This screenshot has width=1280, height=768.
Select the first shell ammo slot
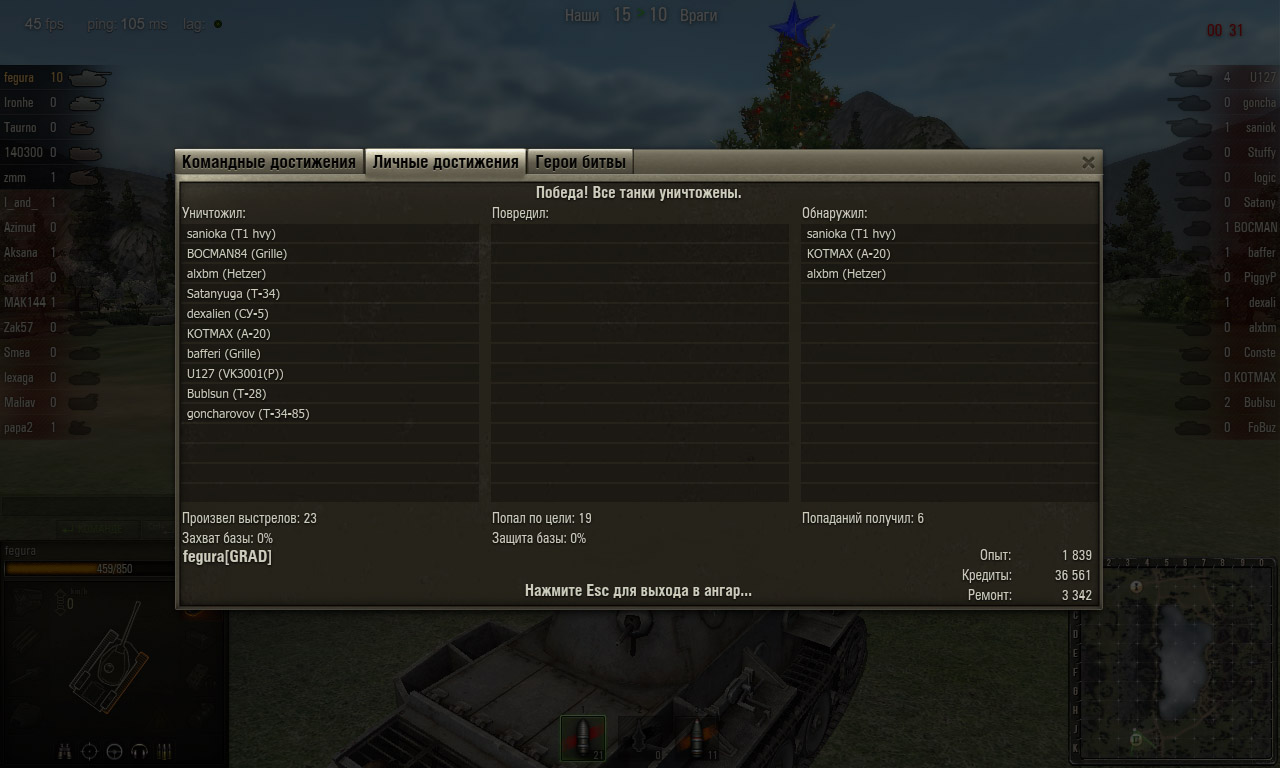point(582,738)
